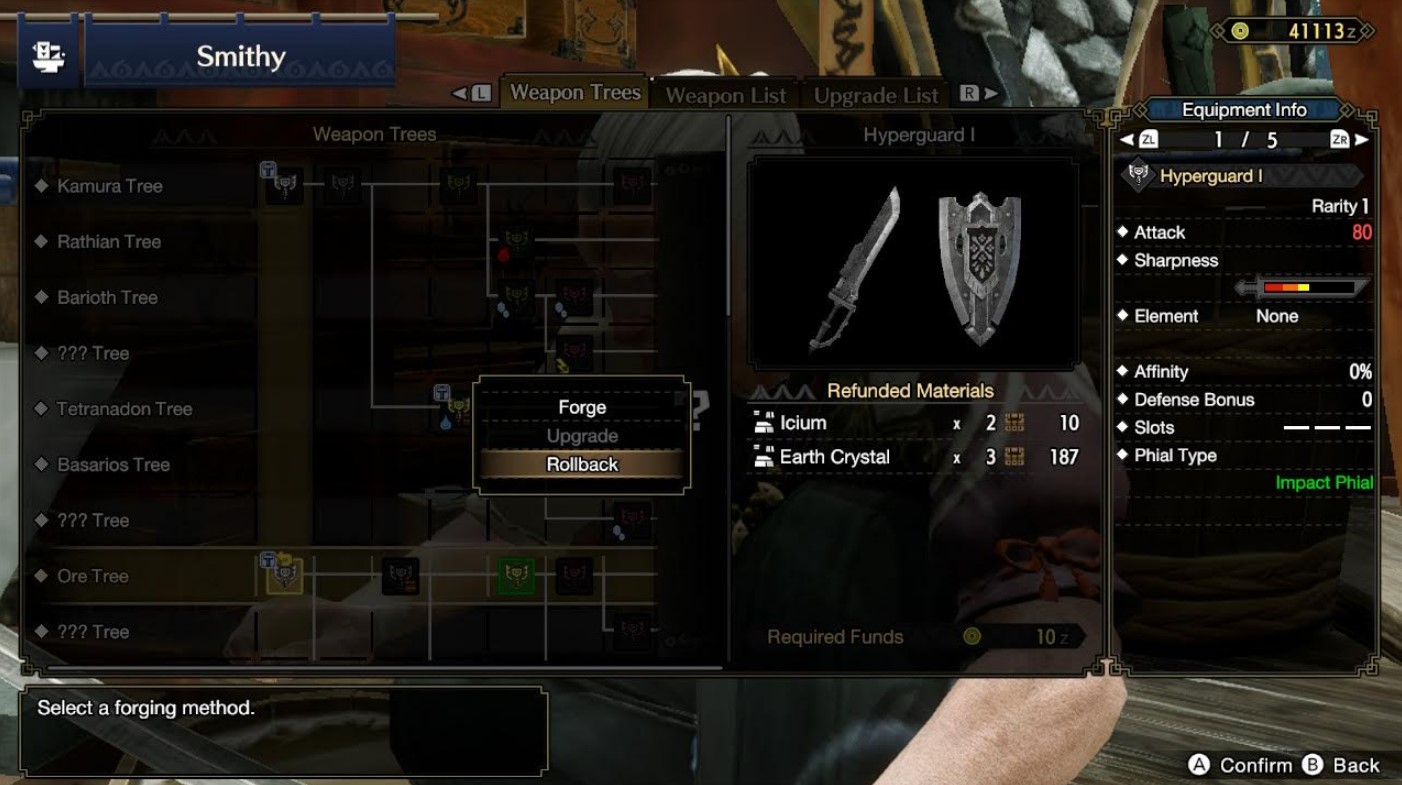Select the Tetranadon Tree weapon node with water droplet
Screen dimensions: 1402x785
[x=458, y=408]
